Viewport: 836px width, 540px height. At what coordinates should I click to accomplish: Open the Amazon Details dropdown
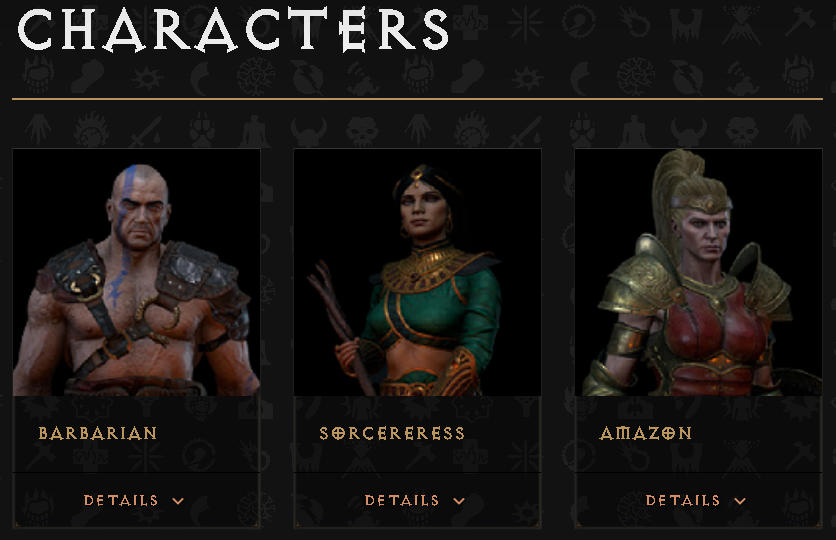696,500
